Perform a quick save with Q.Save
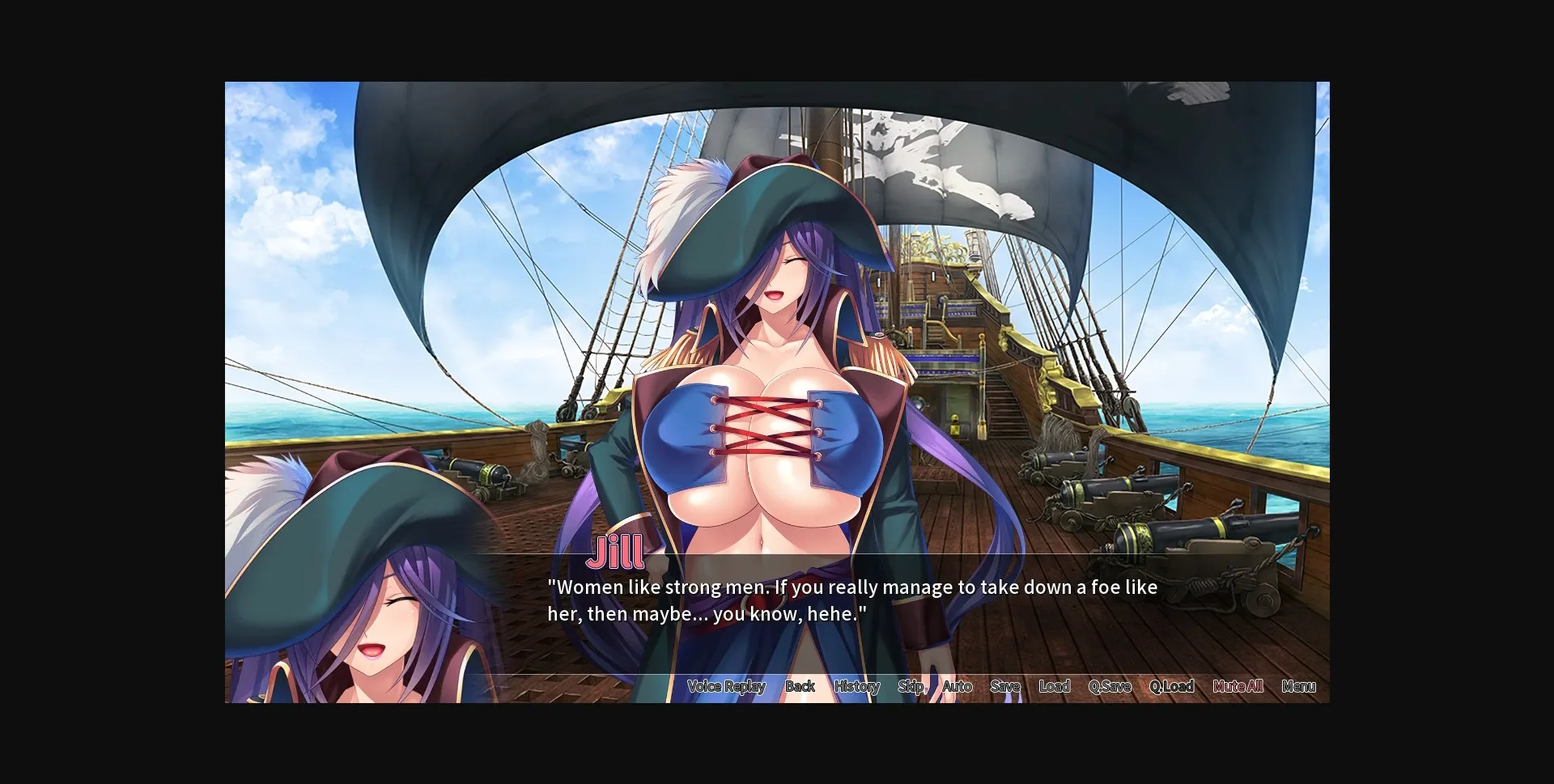The width and height of the screenshot is (1554, 784). [1110, 686]
